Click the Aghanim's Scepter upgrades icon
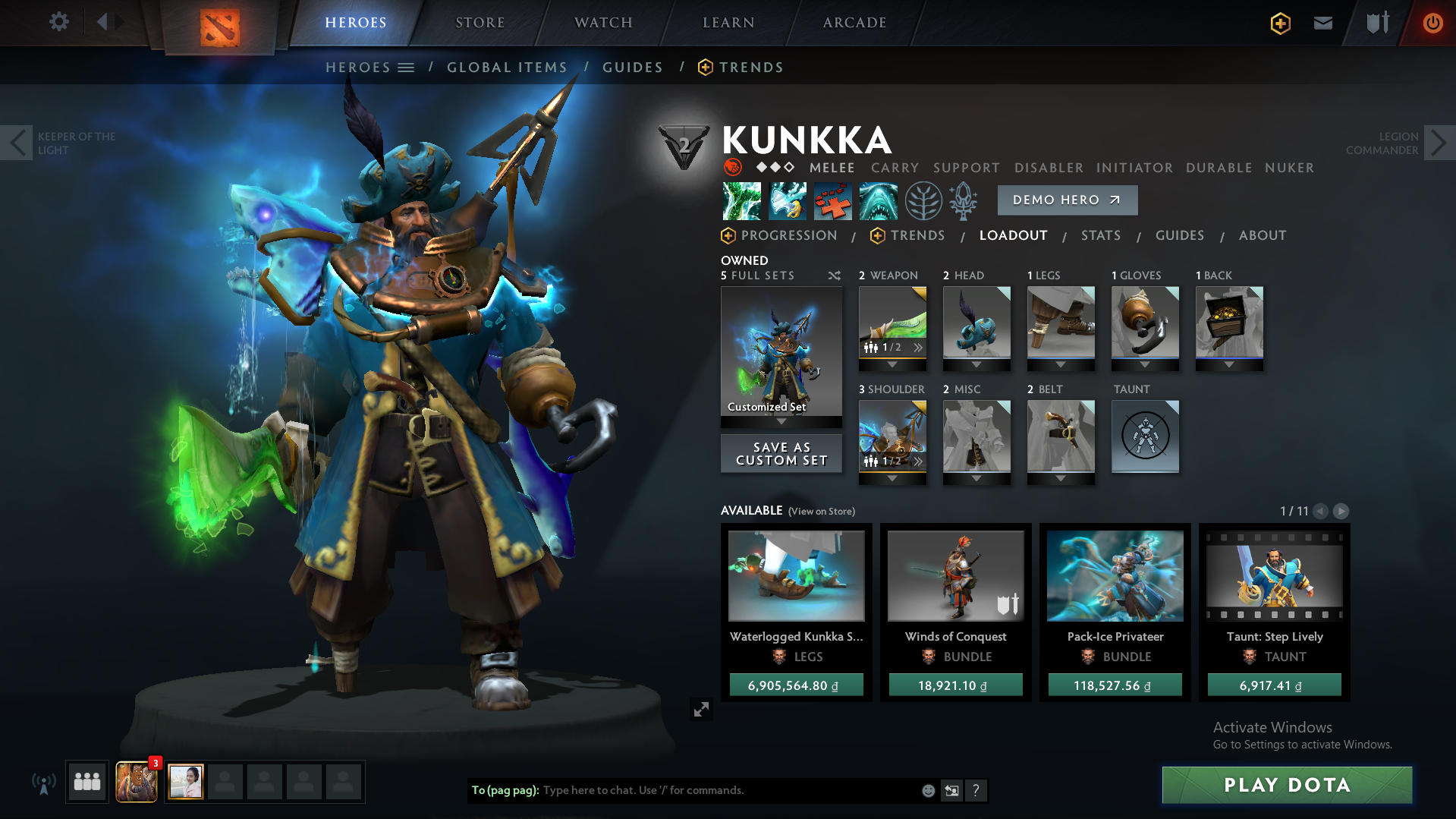This screenshot has height=819, width=1456. [964, 201]
